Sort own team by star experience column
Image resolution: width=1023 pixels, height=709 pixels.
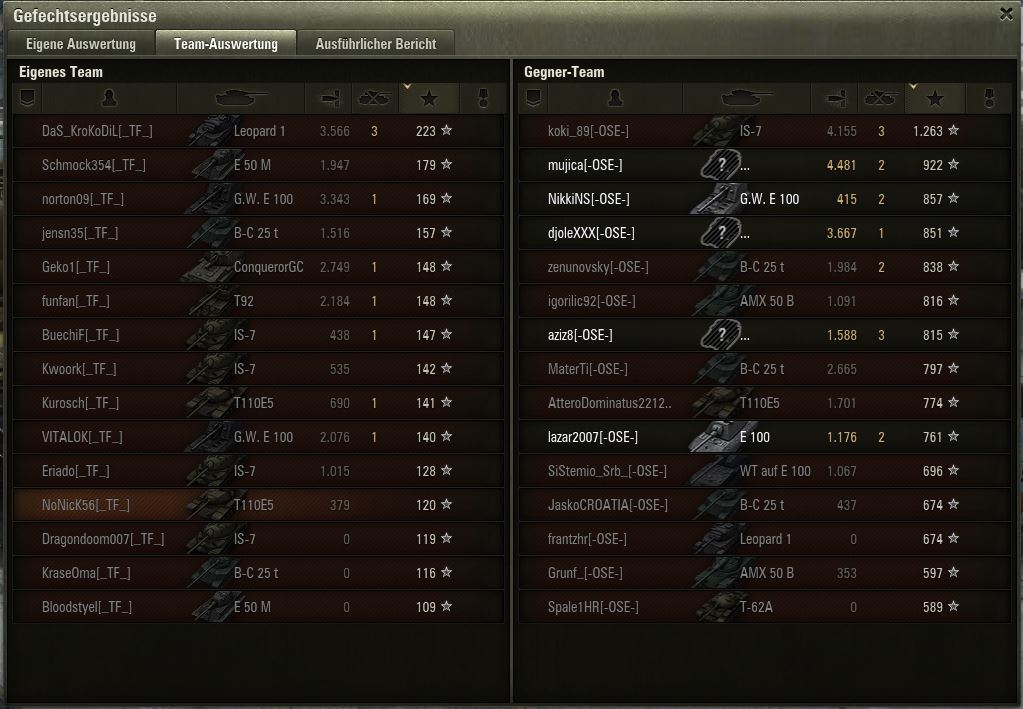tap(429, 98)
